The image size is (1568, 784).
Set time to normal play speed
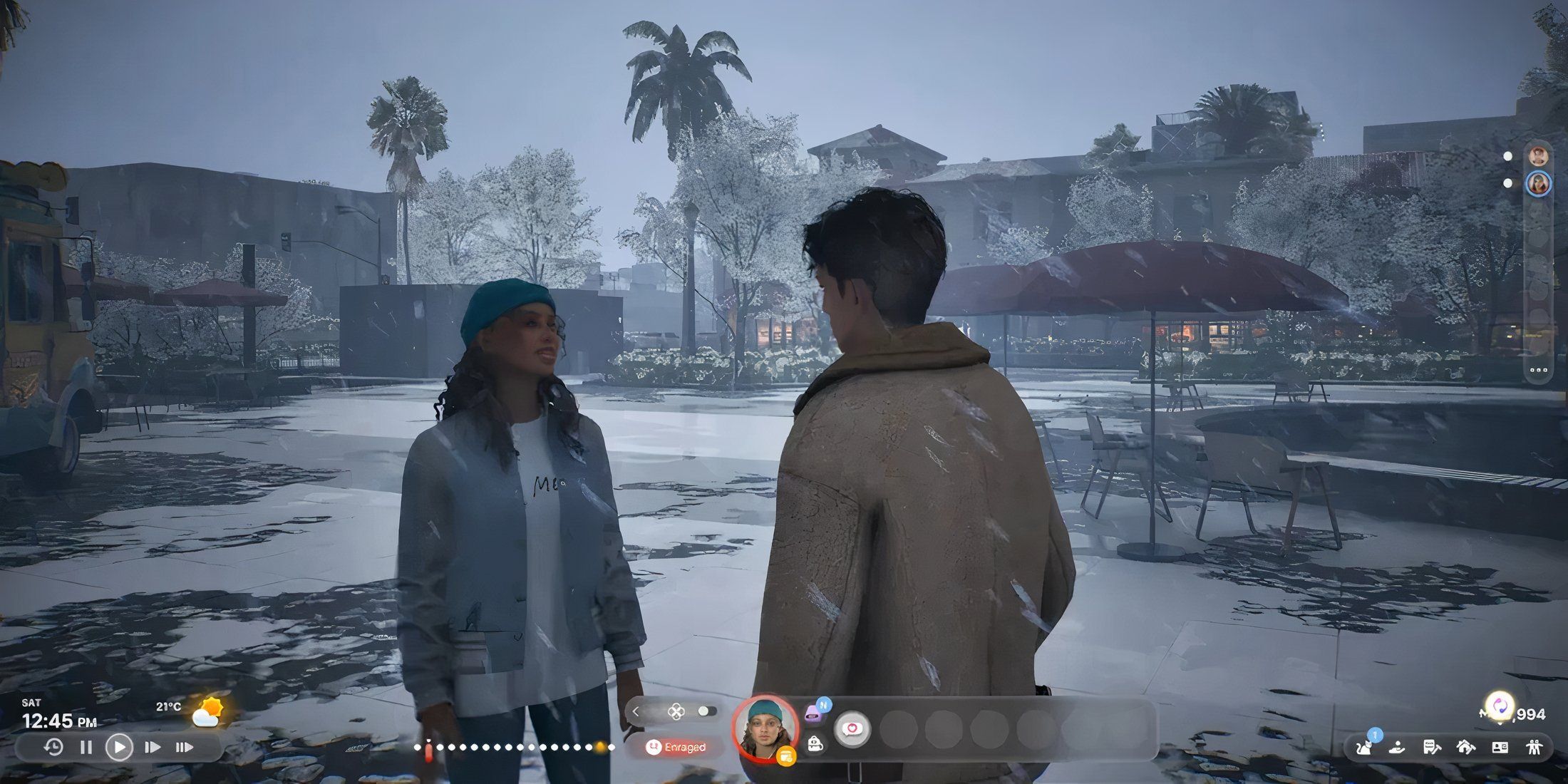(x=119, y=748)
